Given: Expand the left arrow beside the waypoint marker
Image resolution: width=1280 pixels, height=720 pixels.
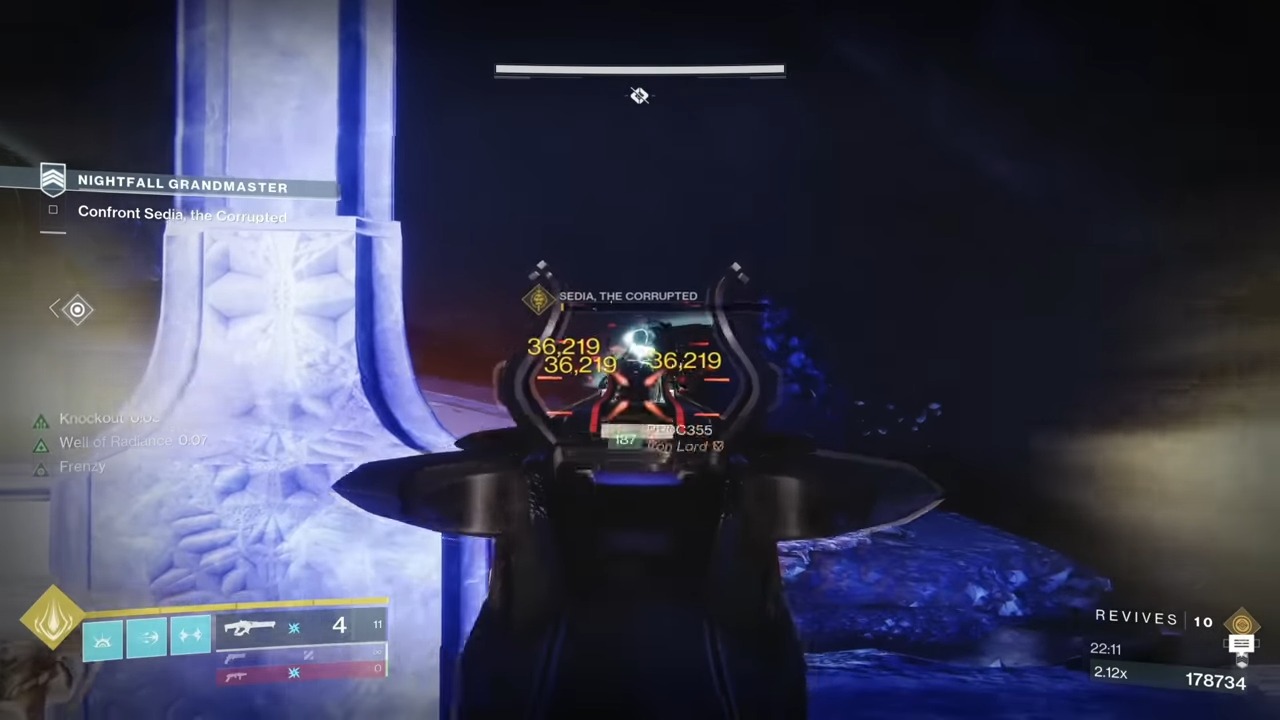Looking at the screenshot, I should (56, 309).
